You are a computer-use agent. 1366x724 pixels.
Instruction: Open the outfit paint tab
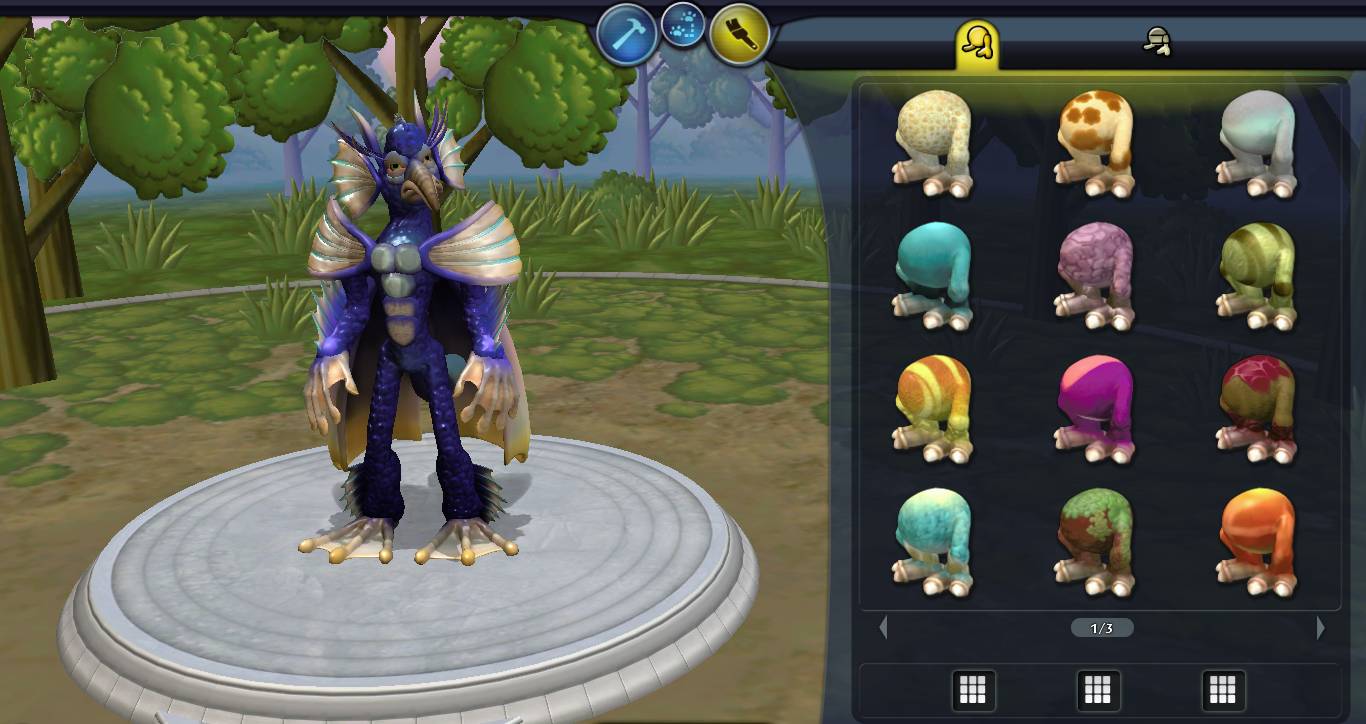[x=1157, y=42]
